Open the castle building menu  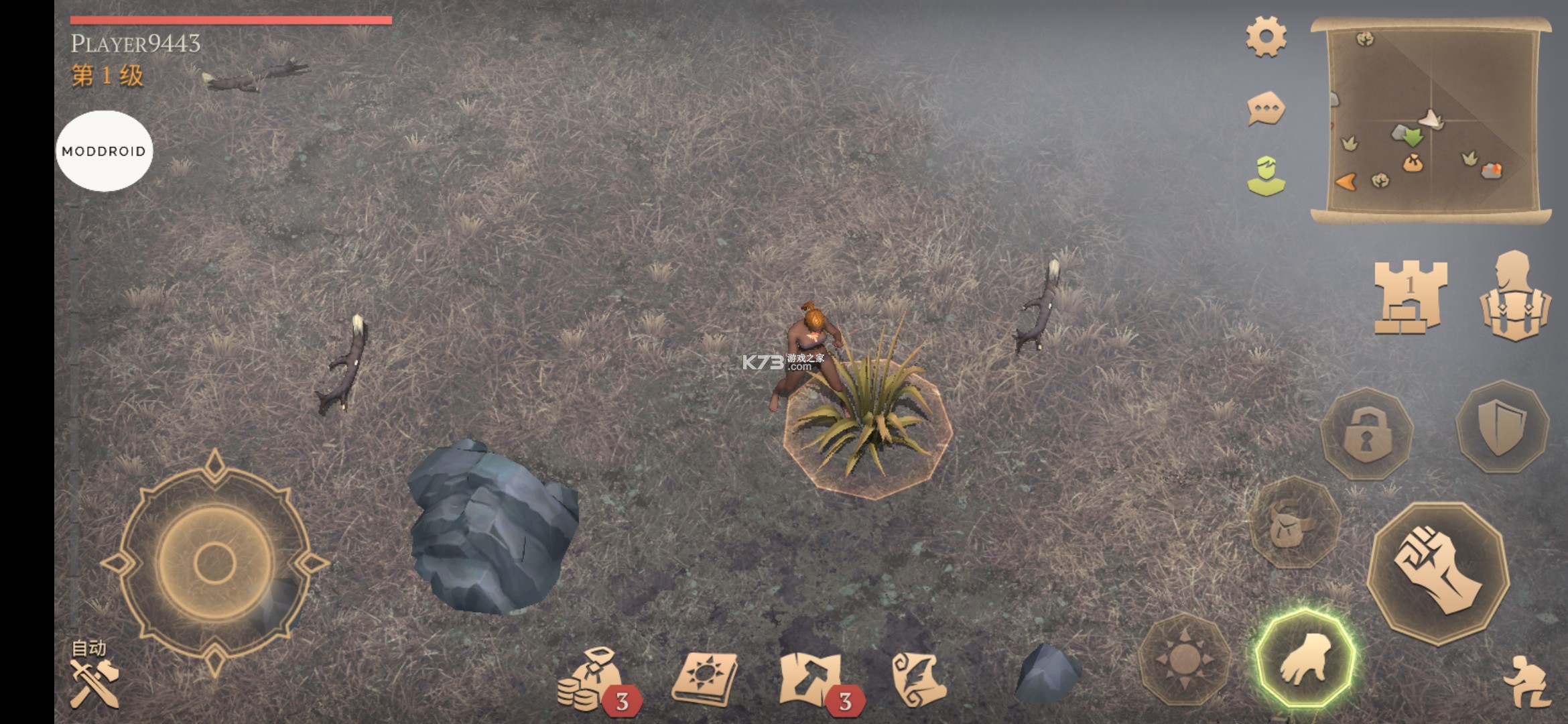tap(1410, 296)
